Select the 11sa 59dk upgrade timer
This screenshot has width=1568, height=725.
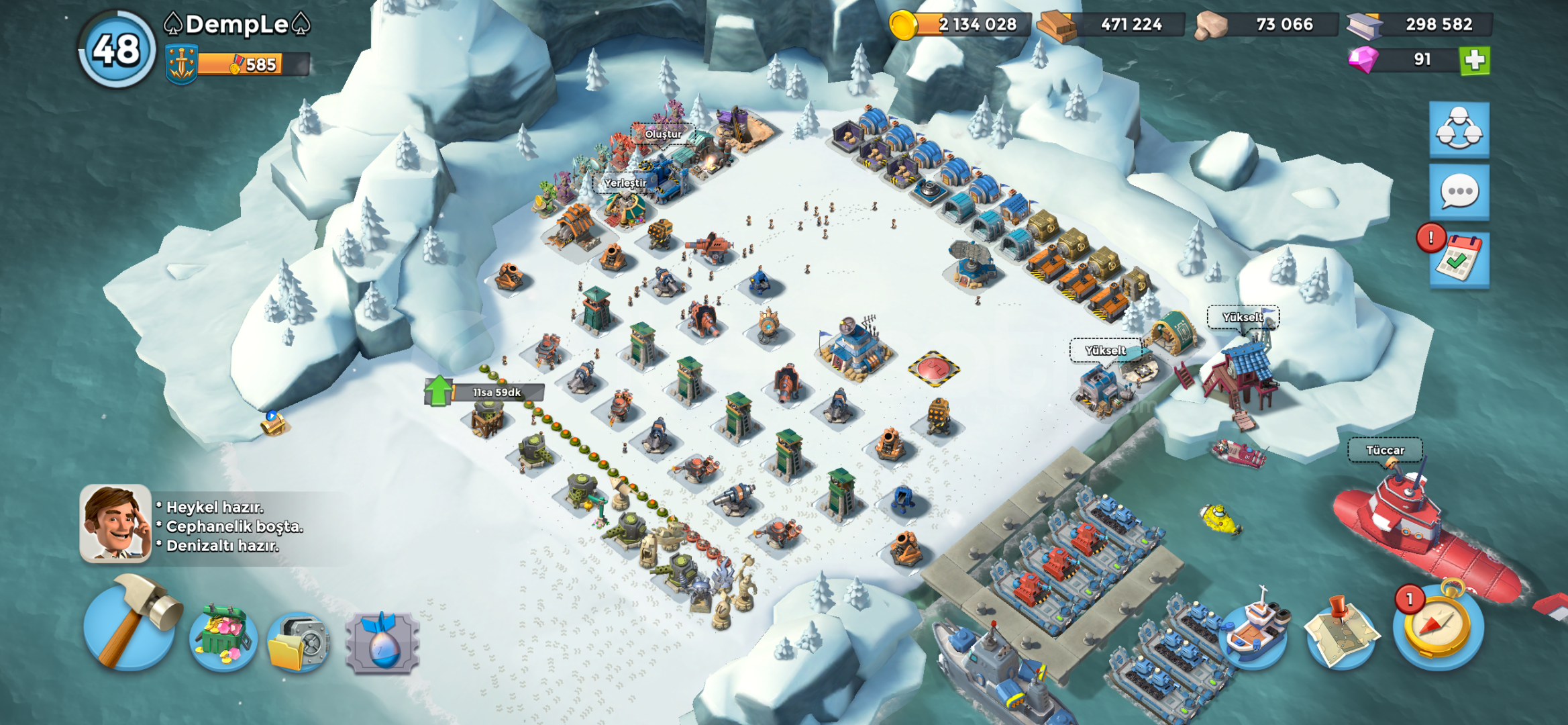pos(496,393)
